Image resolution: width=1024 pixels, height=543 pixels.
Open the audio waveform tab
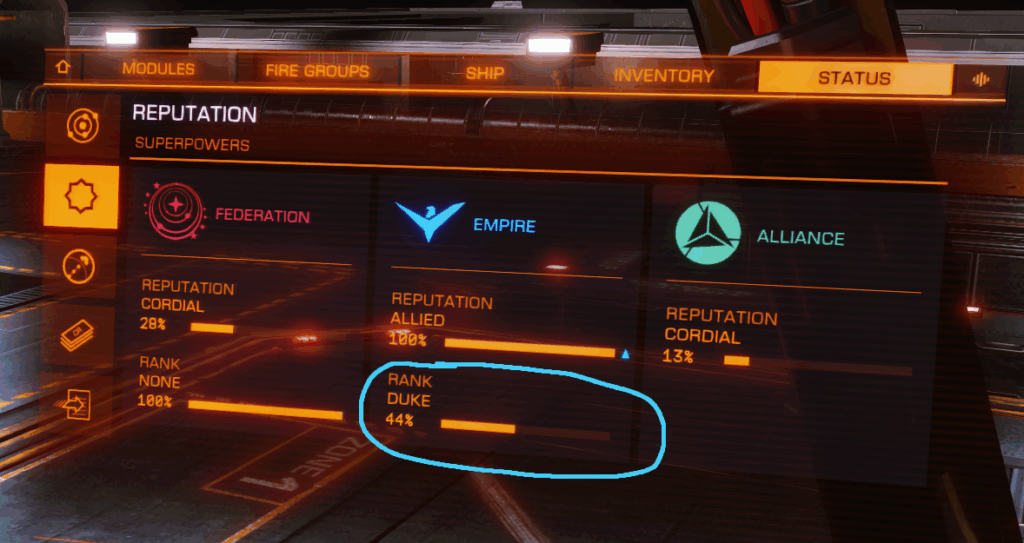pos(980,80)
